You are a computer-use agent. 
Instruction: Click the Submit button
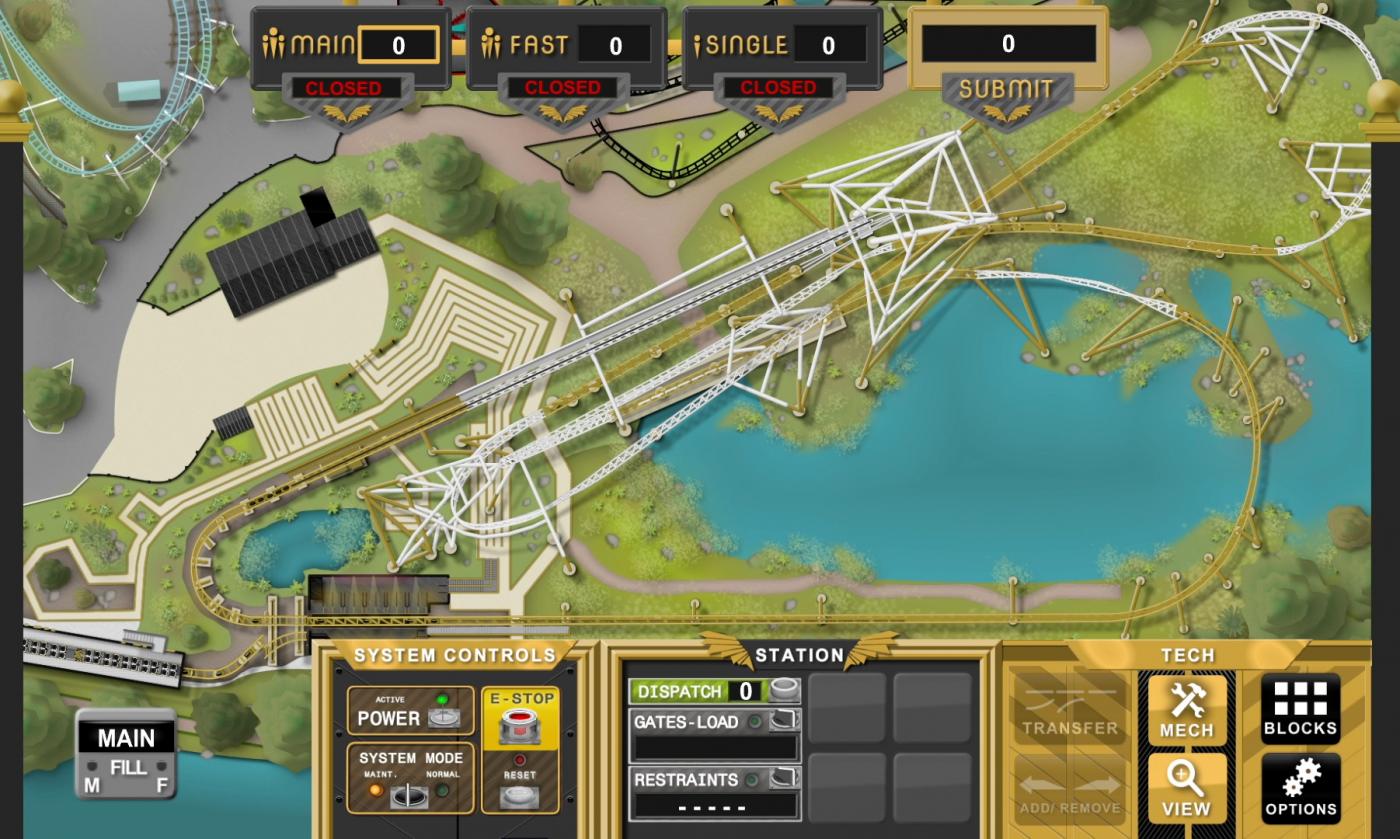[x=1006, y=90]
